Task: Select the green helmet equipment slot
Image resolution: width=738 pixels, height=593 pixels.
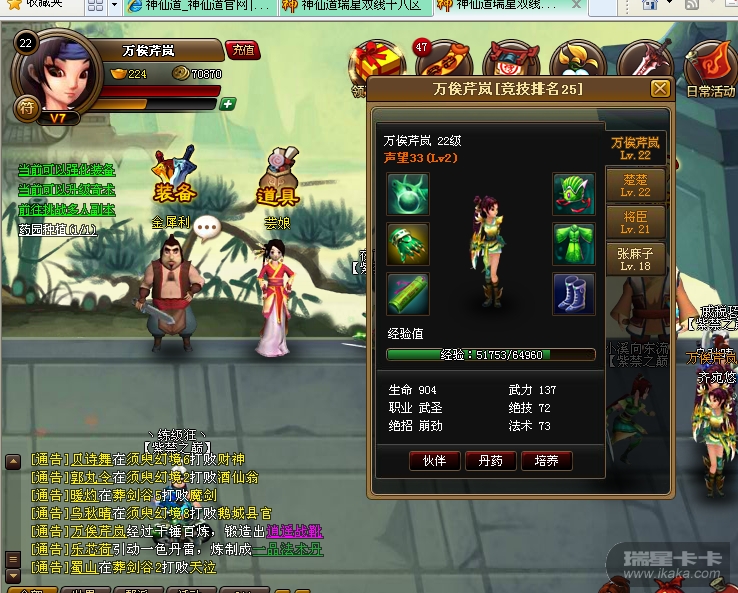Action: tap(574, 194)
